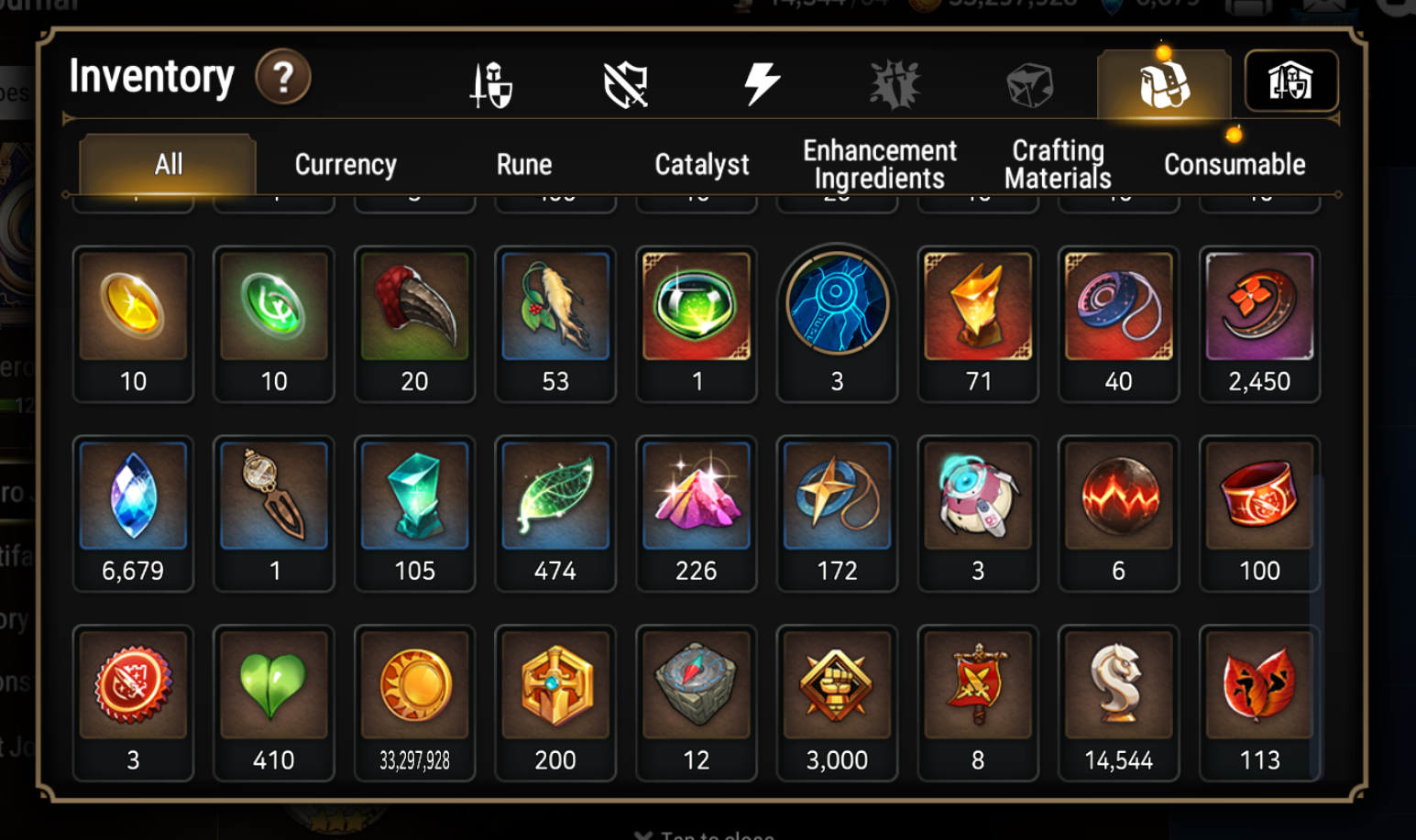
Task: Select the lightning bolt category icon
Action: point(763,82)
